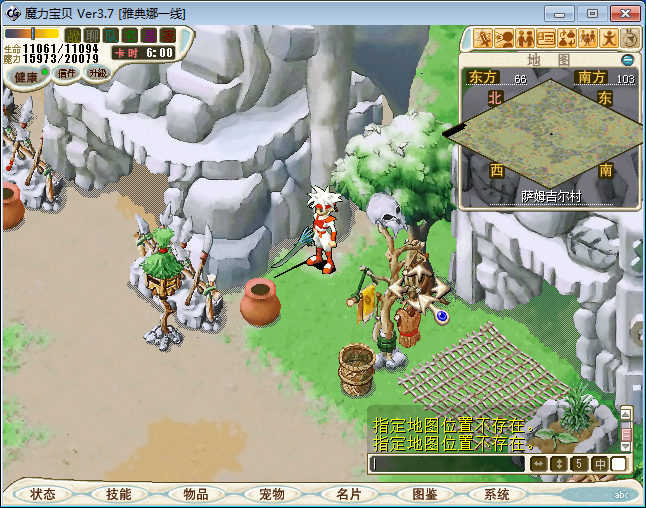Open the 宠物 pets menu
Viewport: 646px width, 508px height.
tap(271, 494)
